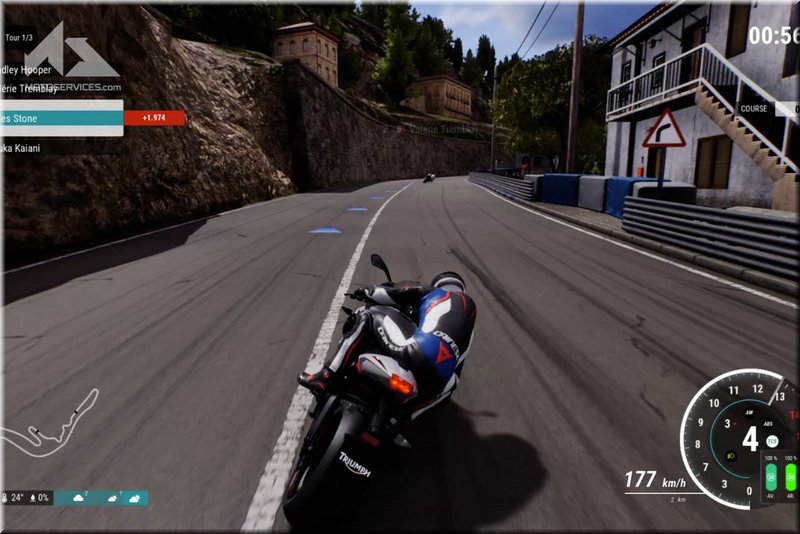
Task: Click the AW anti-wheelie indicator
Action: 747,411
